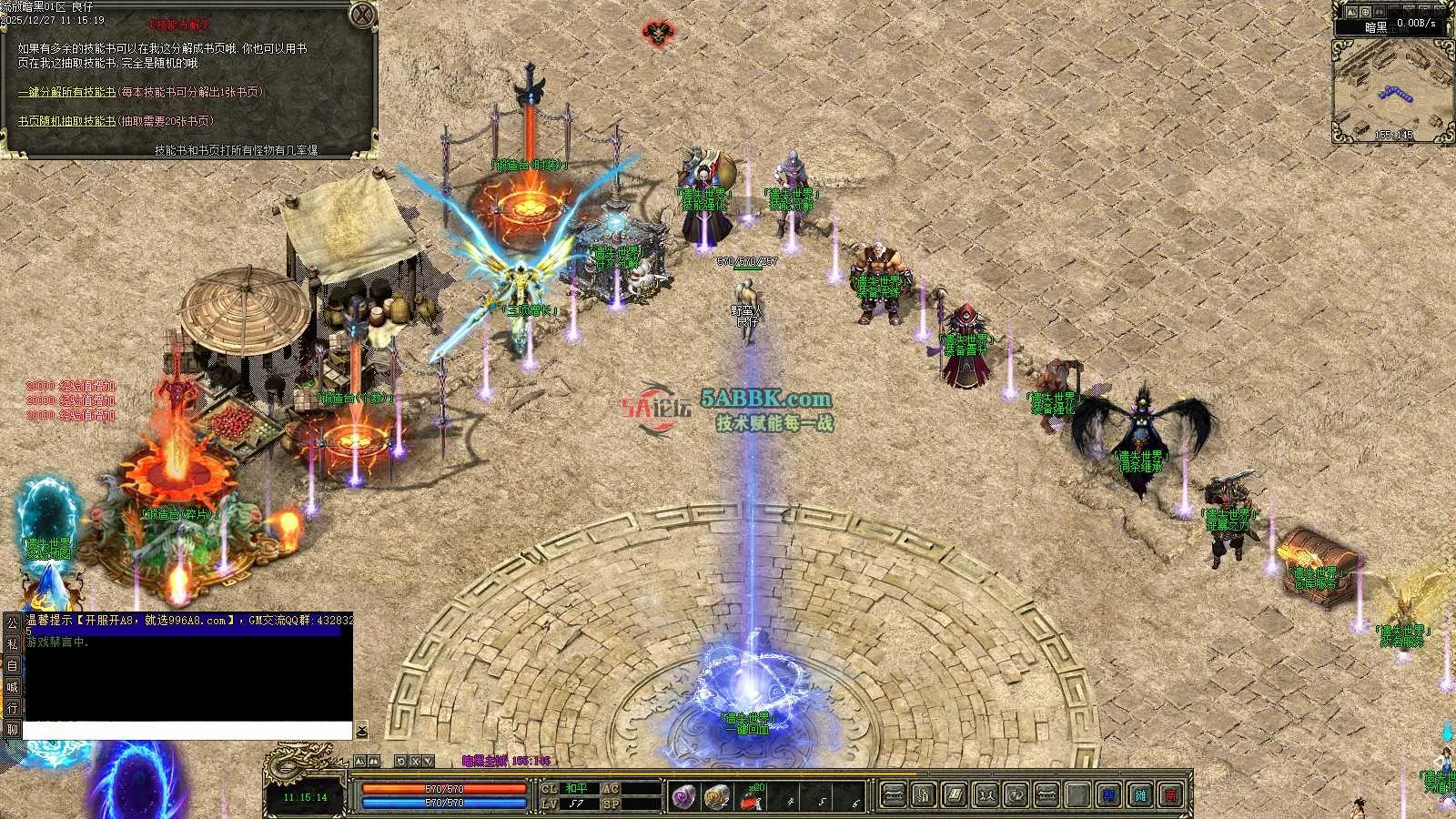Click the open book icon in bottom bar
1456x819 pixels.
[x=955, y=795]
